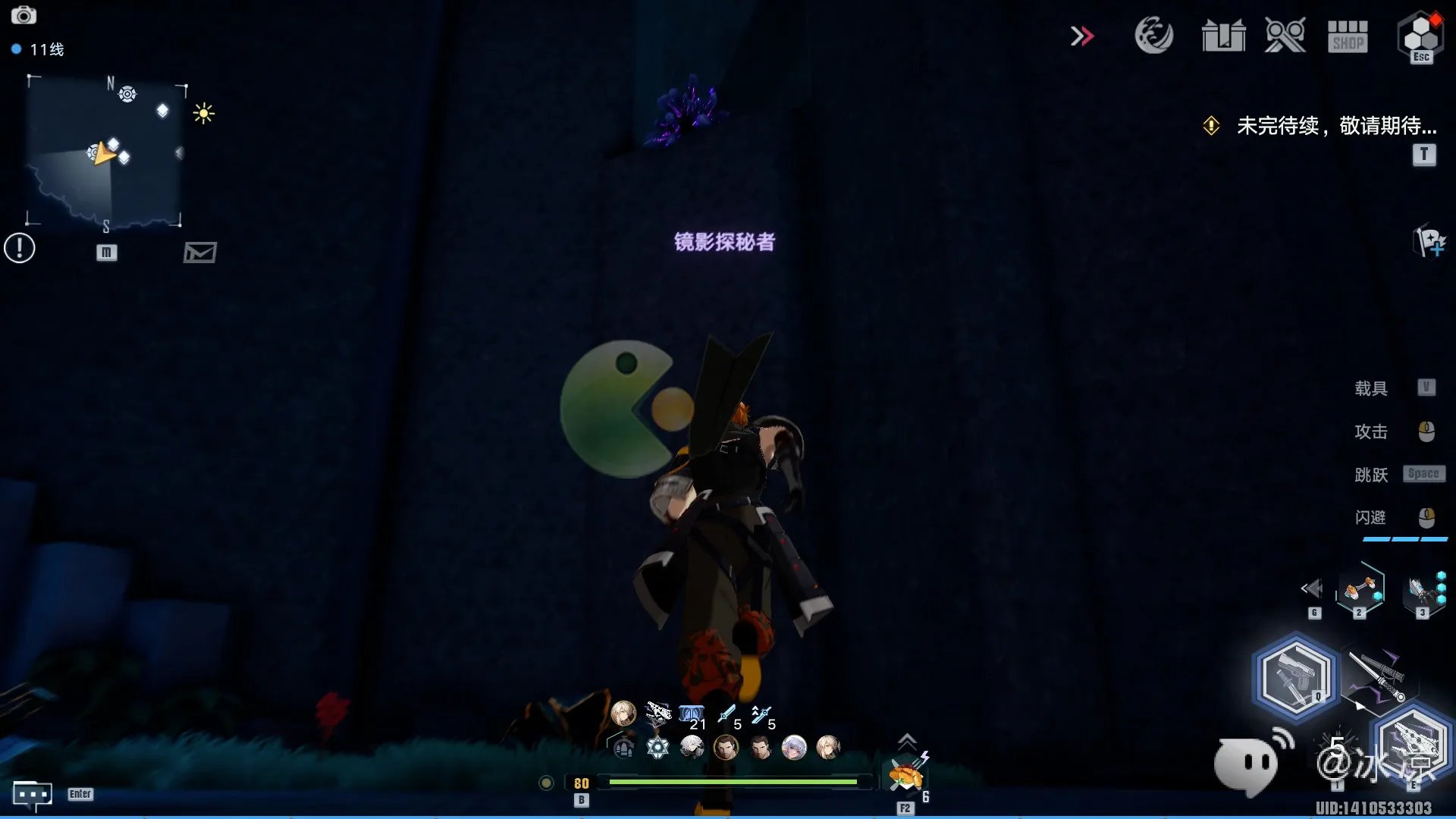
Task: Open the minimap
Action: tap(106, 152)
